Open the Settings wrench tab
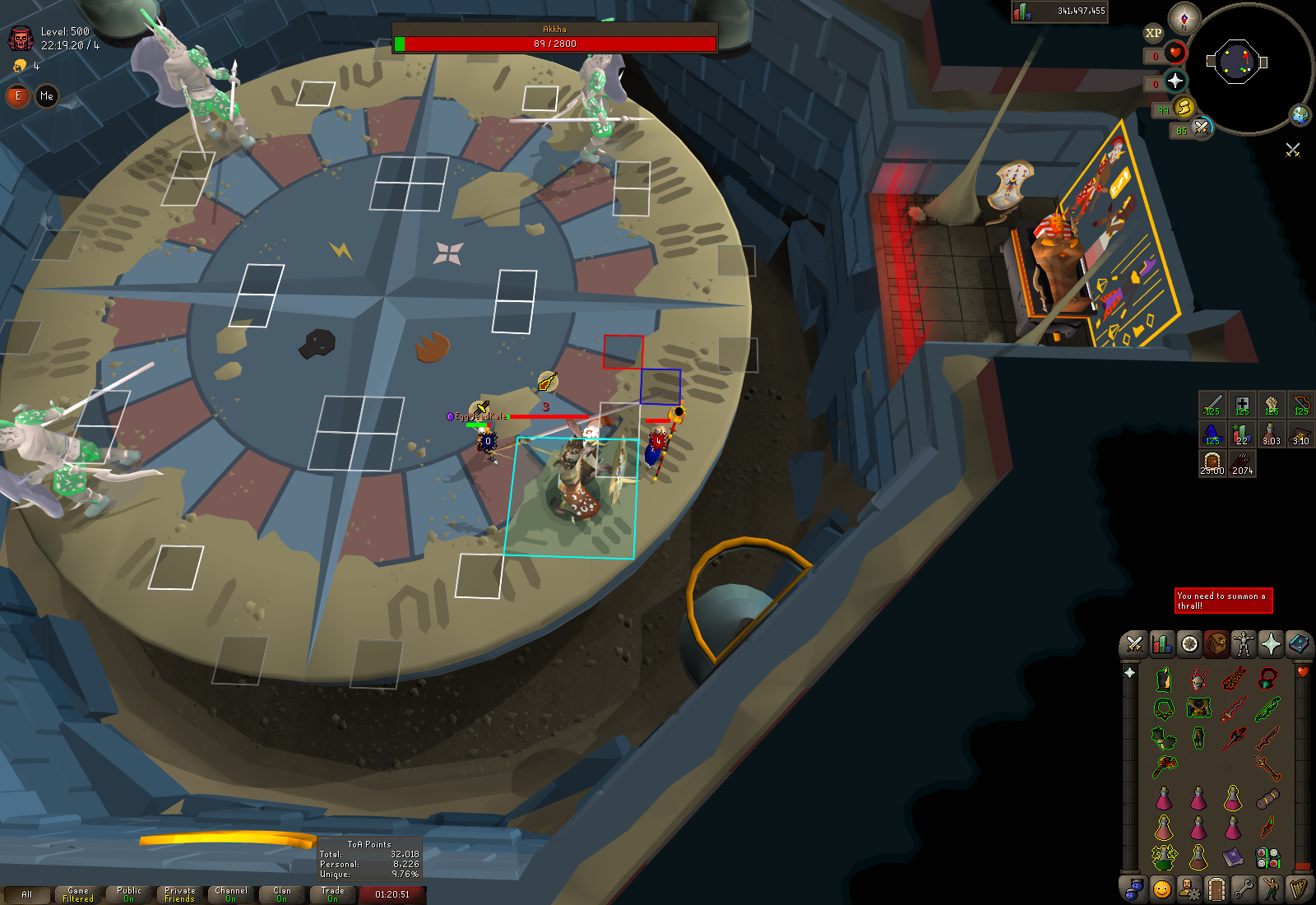Viewport: 1316px width, 905px height. (1244, 889)
